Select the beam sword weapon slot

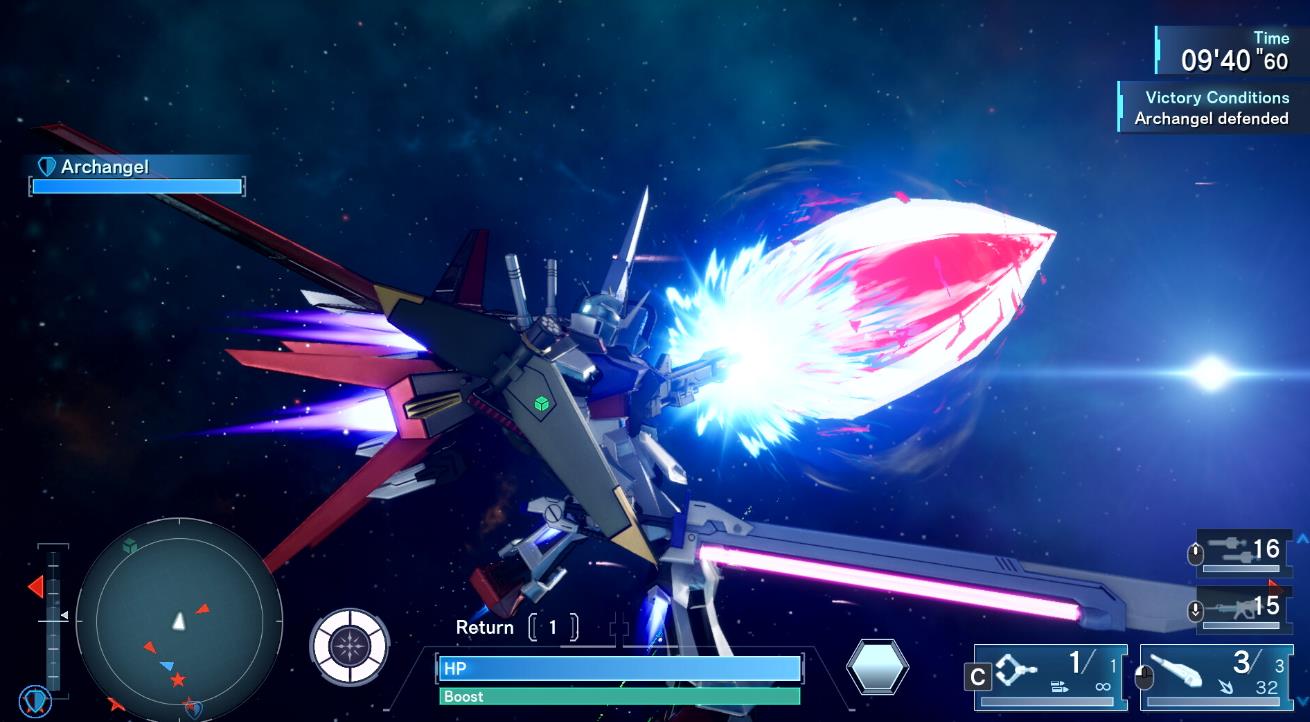[1211, 676]
